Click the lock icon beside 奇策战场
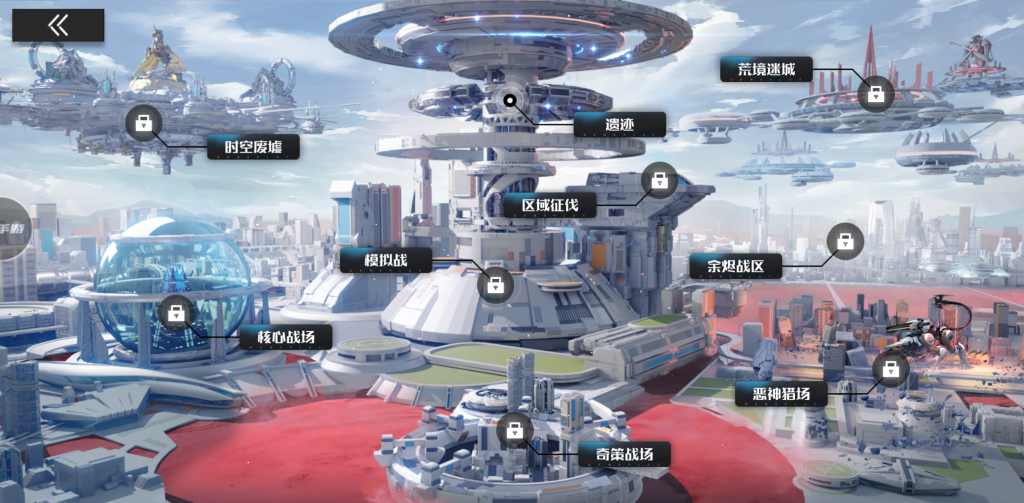The height and width of the screenshot is (503, 1024). pos(515,431)
